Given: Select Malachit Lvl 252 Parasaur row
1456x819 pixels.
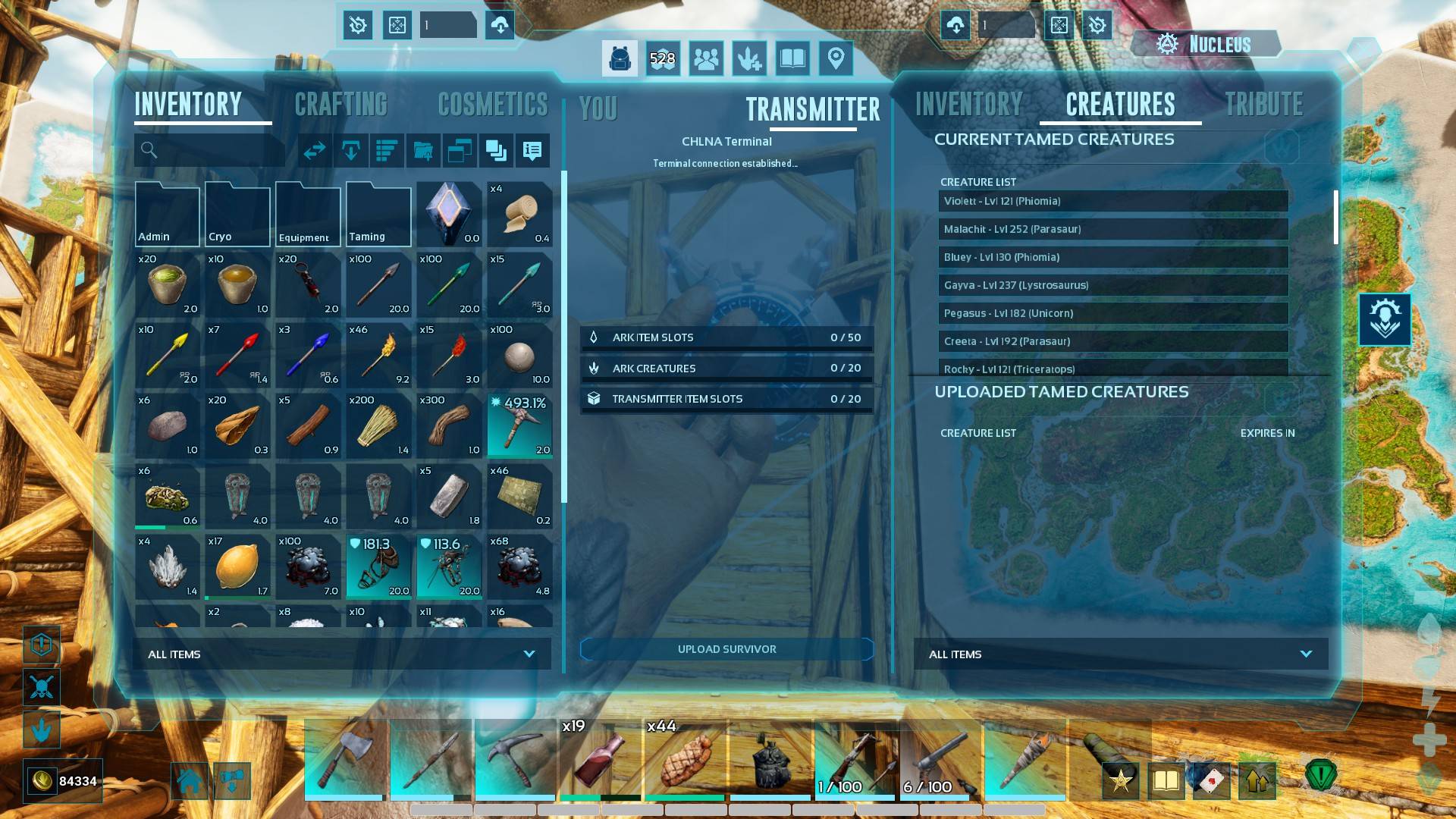Looking at the screenshot, I should coord(1112,229).
